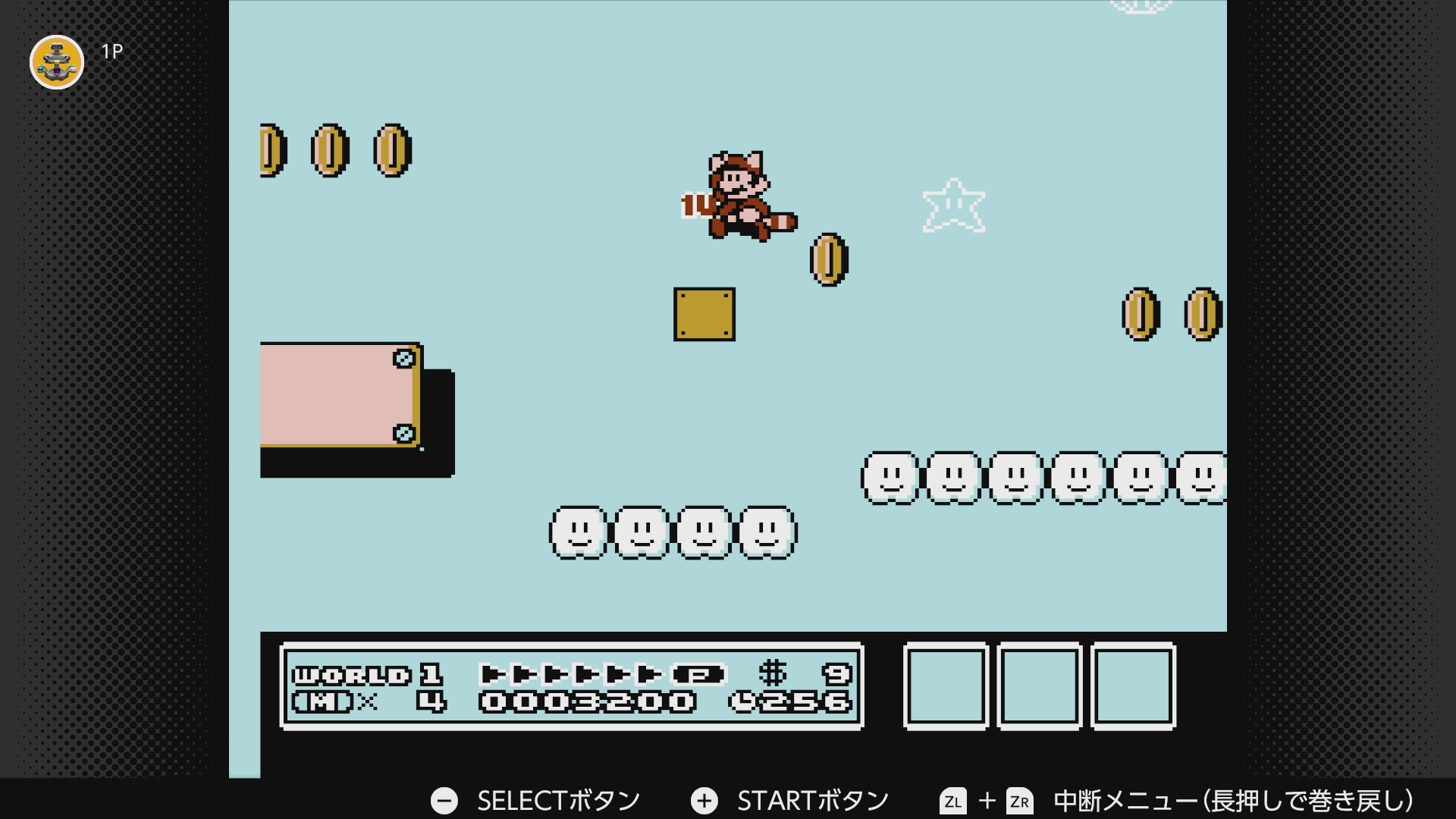Click the ZR button icon in the footer

(x=1018, y=799)
